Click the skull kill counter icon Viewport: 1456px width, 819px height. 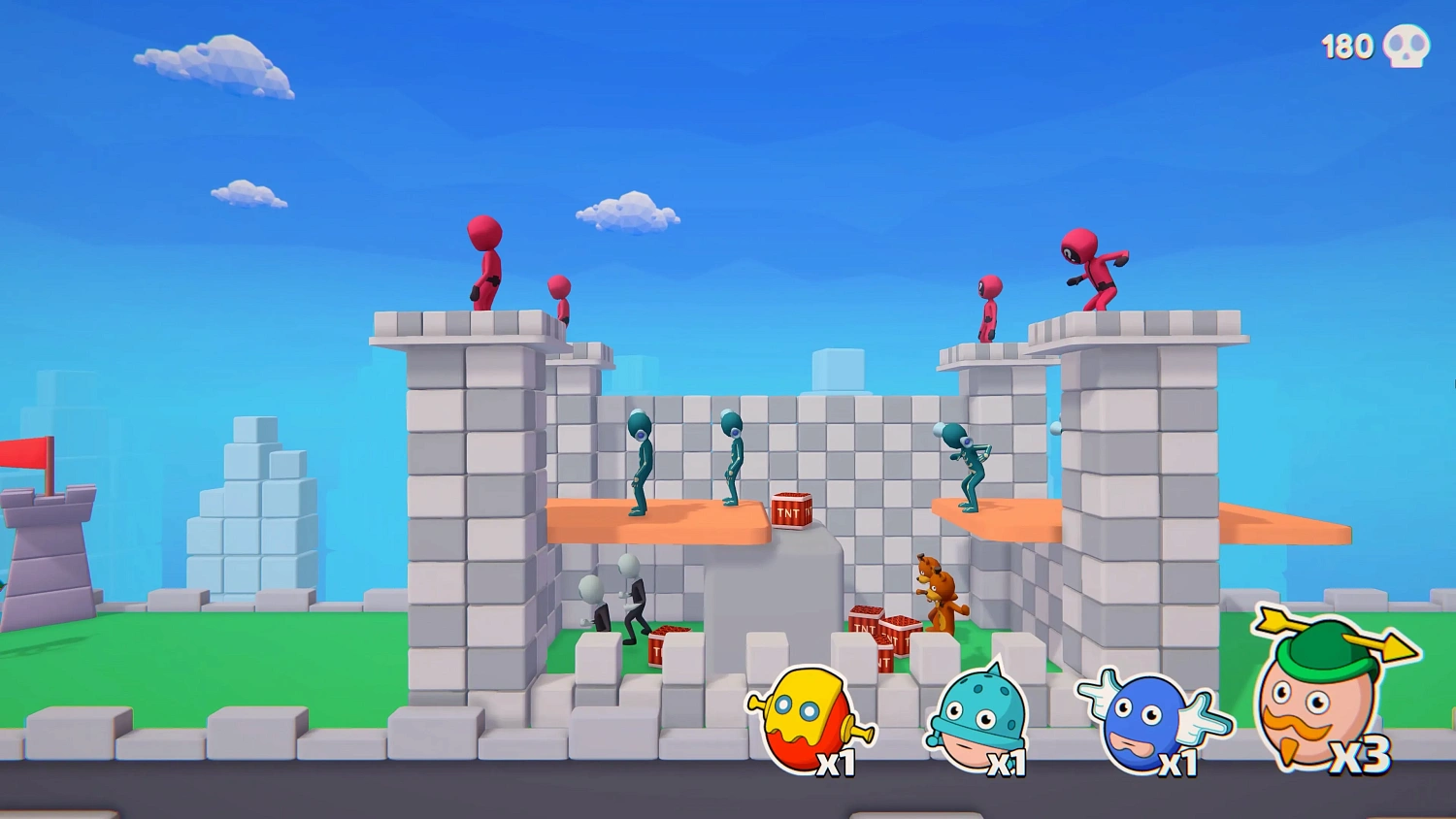click(1405, 45)
